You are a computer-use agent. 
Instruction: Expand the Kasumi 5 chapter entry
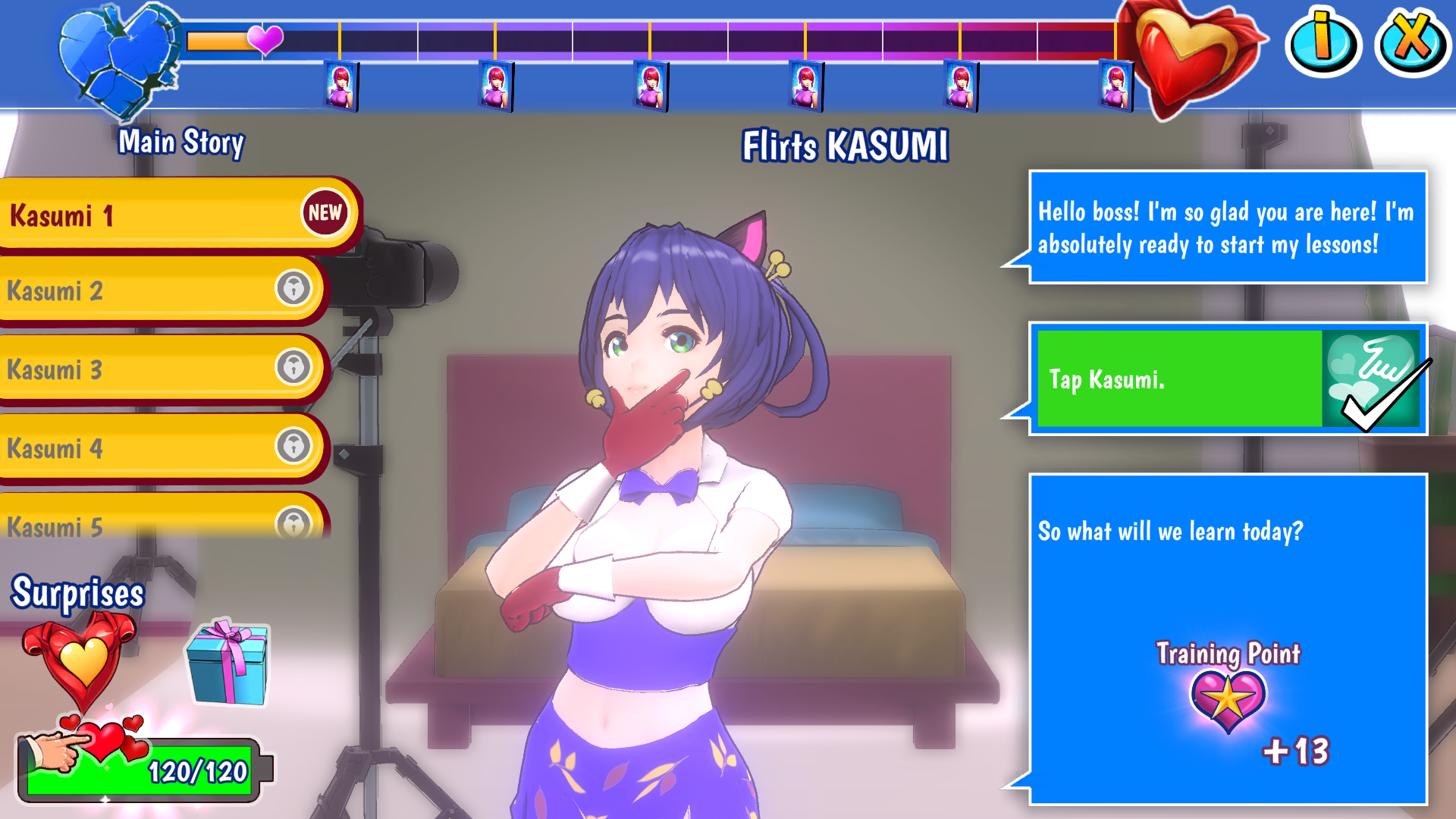[x=152, y=523]
